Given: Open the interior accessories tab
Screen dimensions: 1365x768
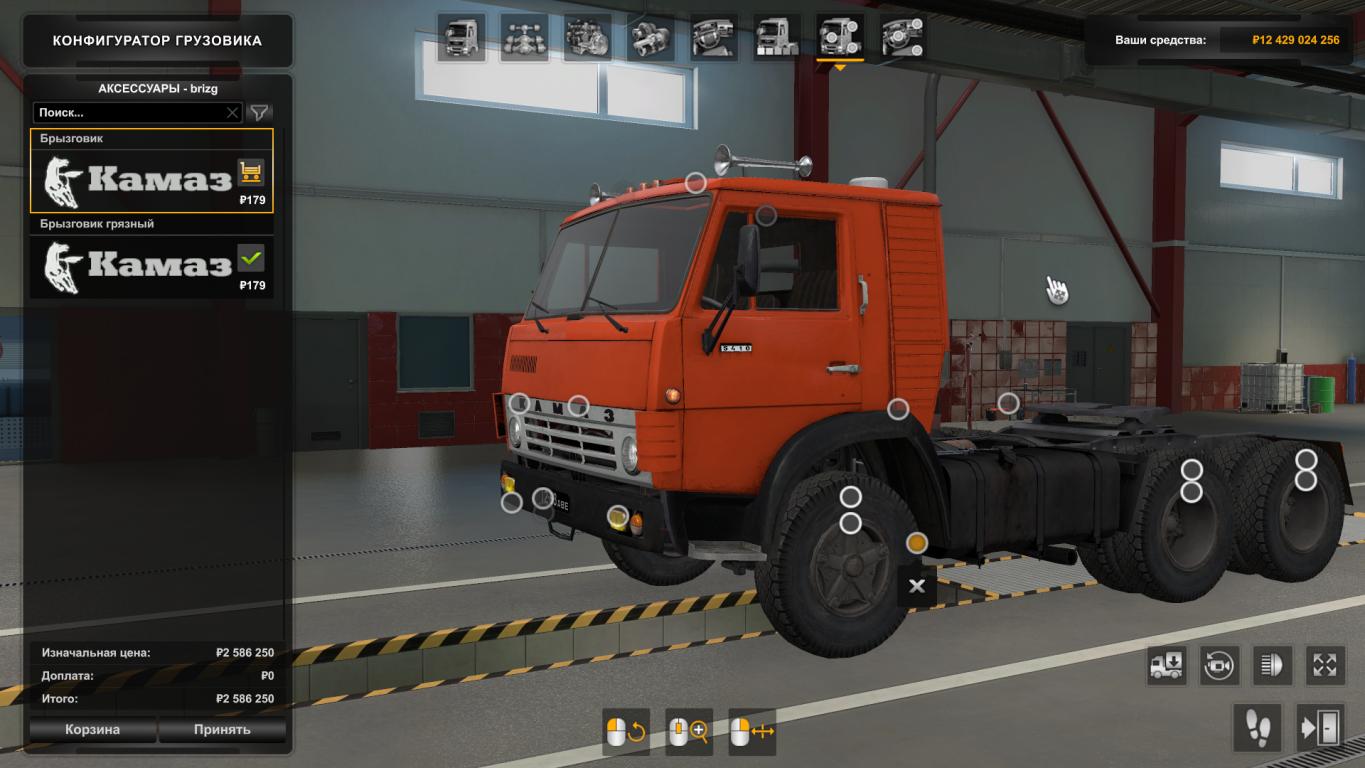Looking at the screenshot, I should pos(902,38).
